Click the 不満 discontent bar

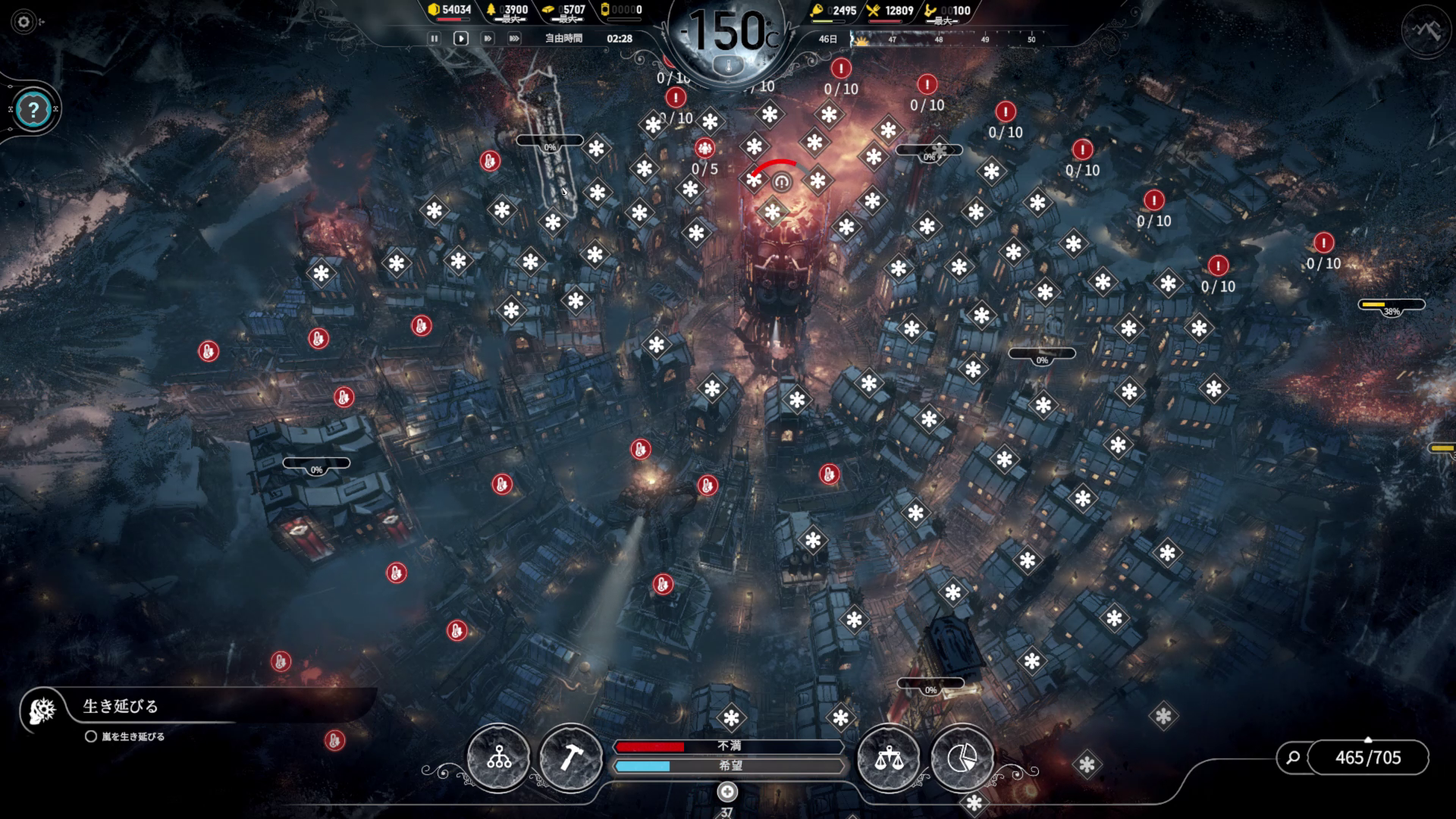click(728, 746)
